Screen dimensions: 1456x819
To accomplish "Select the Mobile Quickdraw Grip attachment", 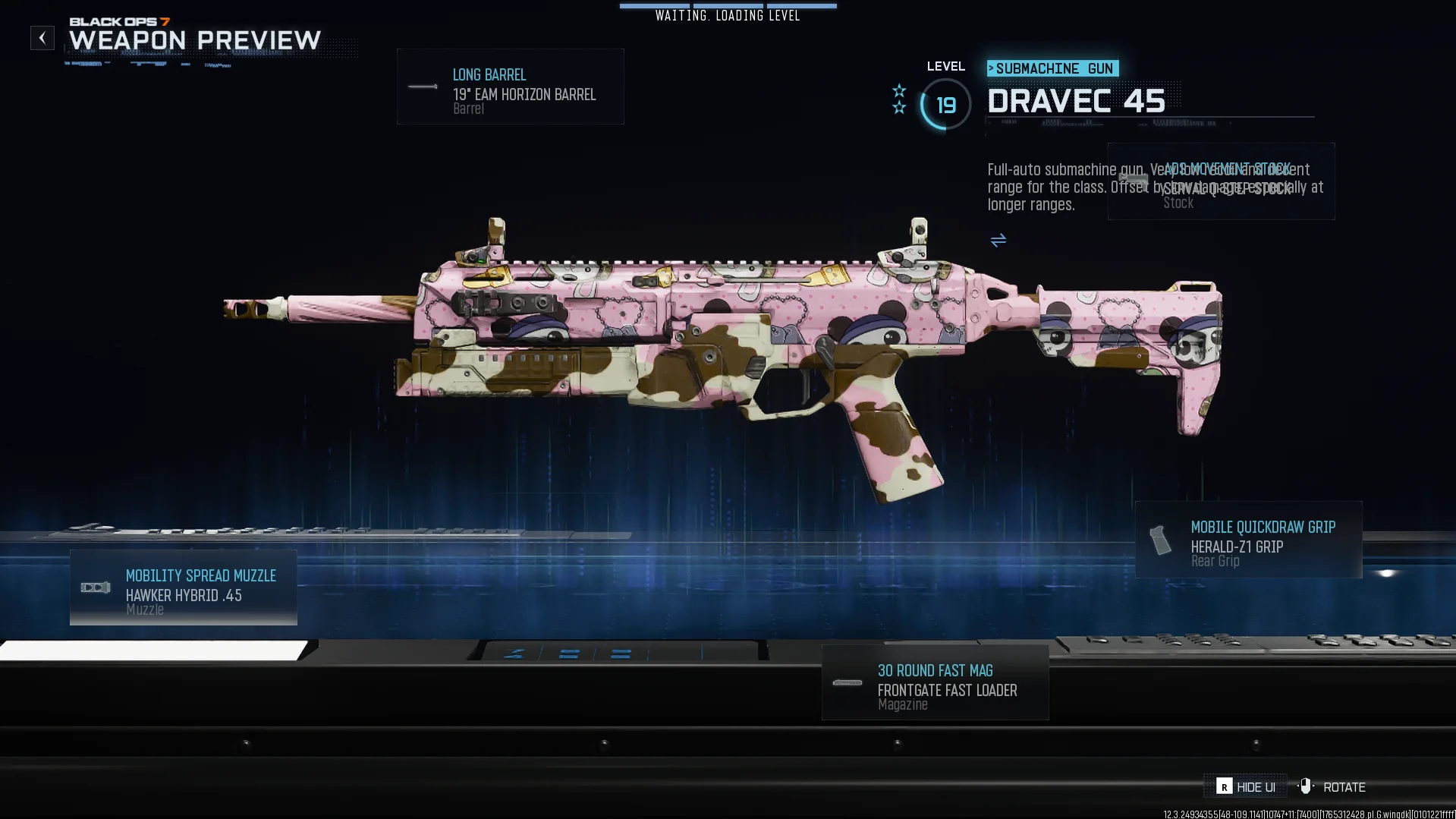I will click(x=1248, y=540).
